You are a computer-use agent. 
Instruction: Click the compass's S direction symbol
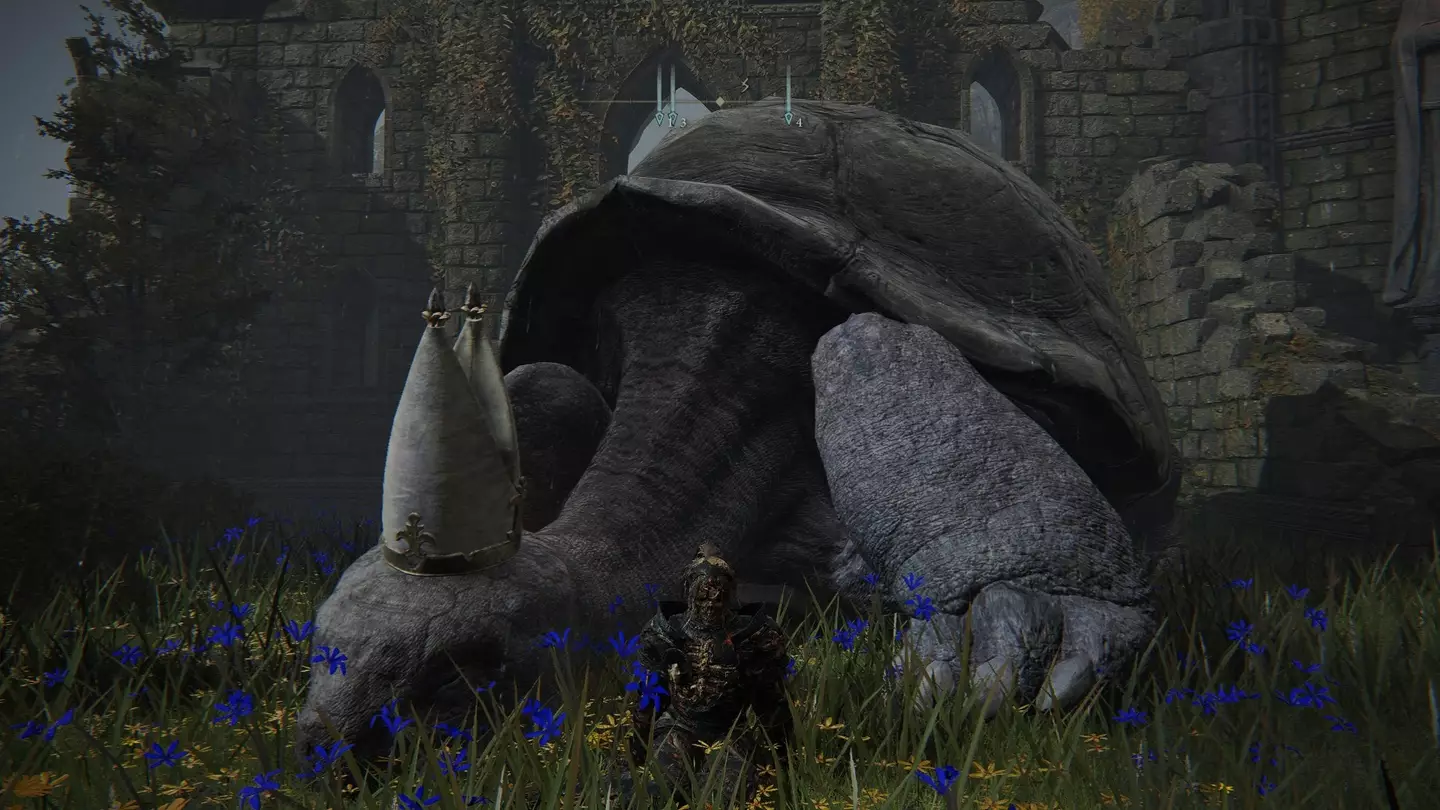coord(744,87)
